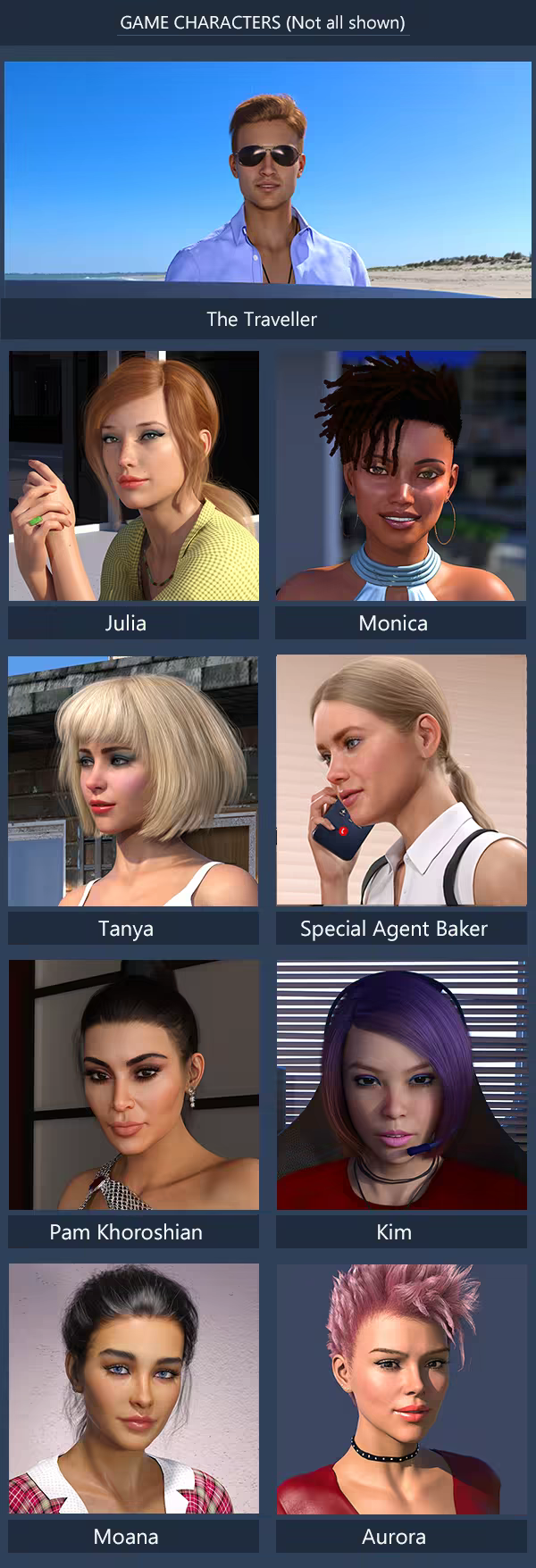Pick the Pam Khoroshian character tile
This screenshot has width=536, height=1568.
coord(134,1085)
